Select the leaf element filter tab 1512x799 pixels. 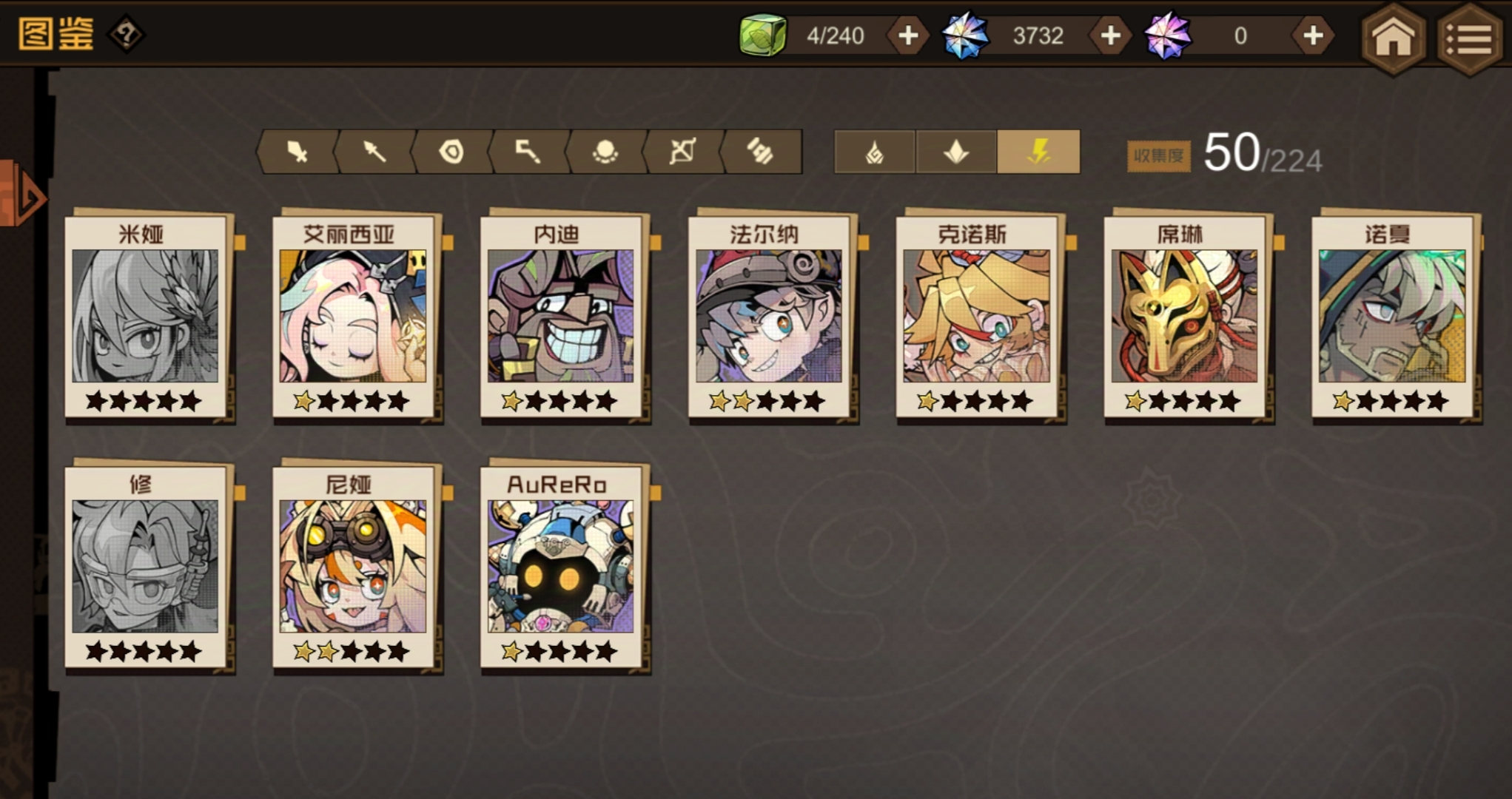coord(956,152)
